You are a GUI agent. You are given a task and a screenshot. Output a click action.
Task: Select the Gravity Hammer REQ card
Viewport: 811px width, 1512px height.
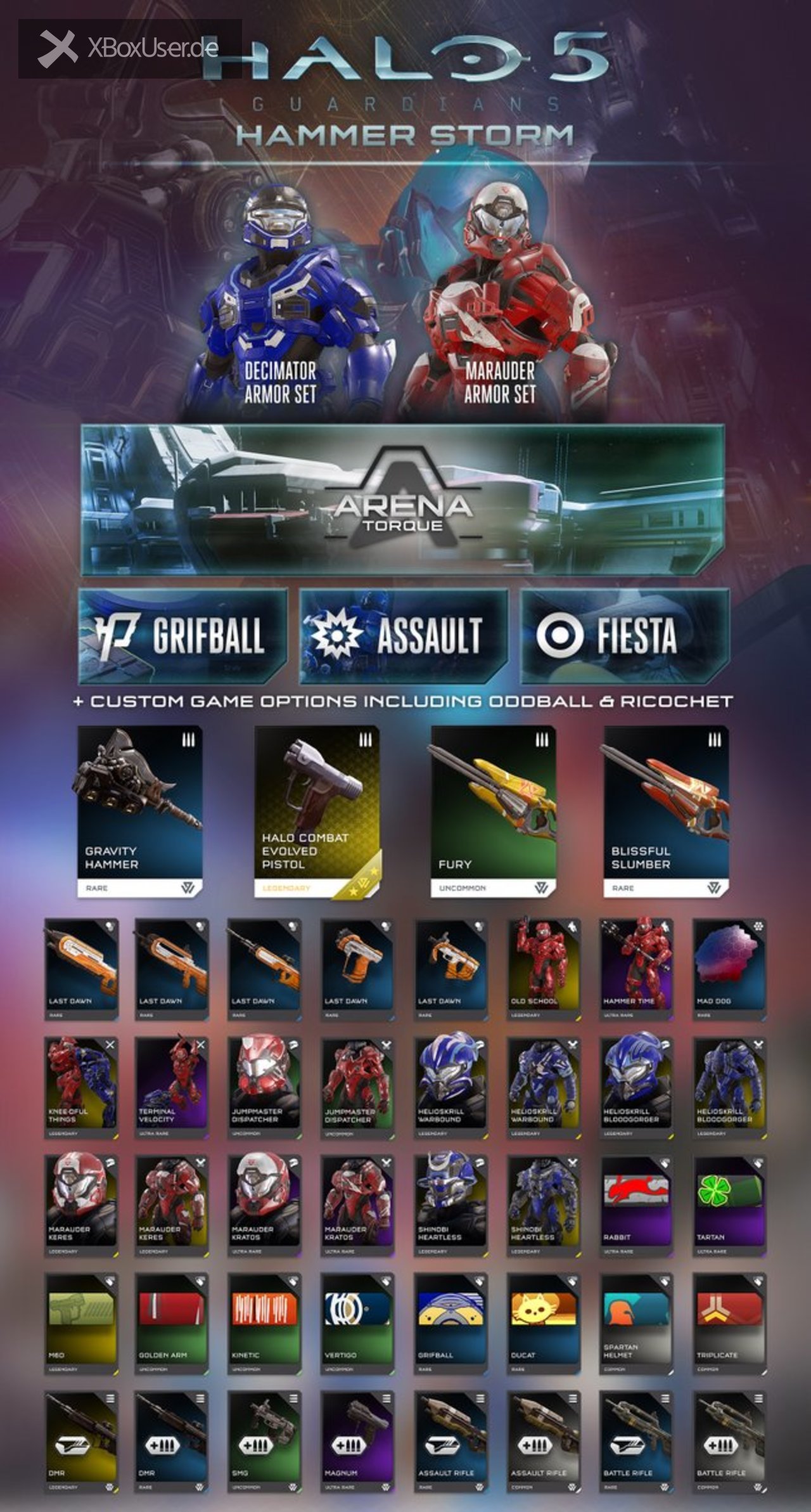tap(139, 811)
